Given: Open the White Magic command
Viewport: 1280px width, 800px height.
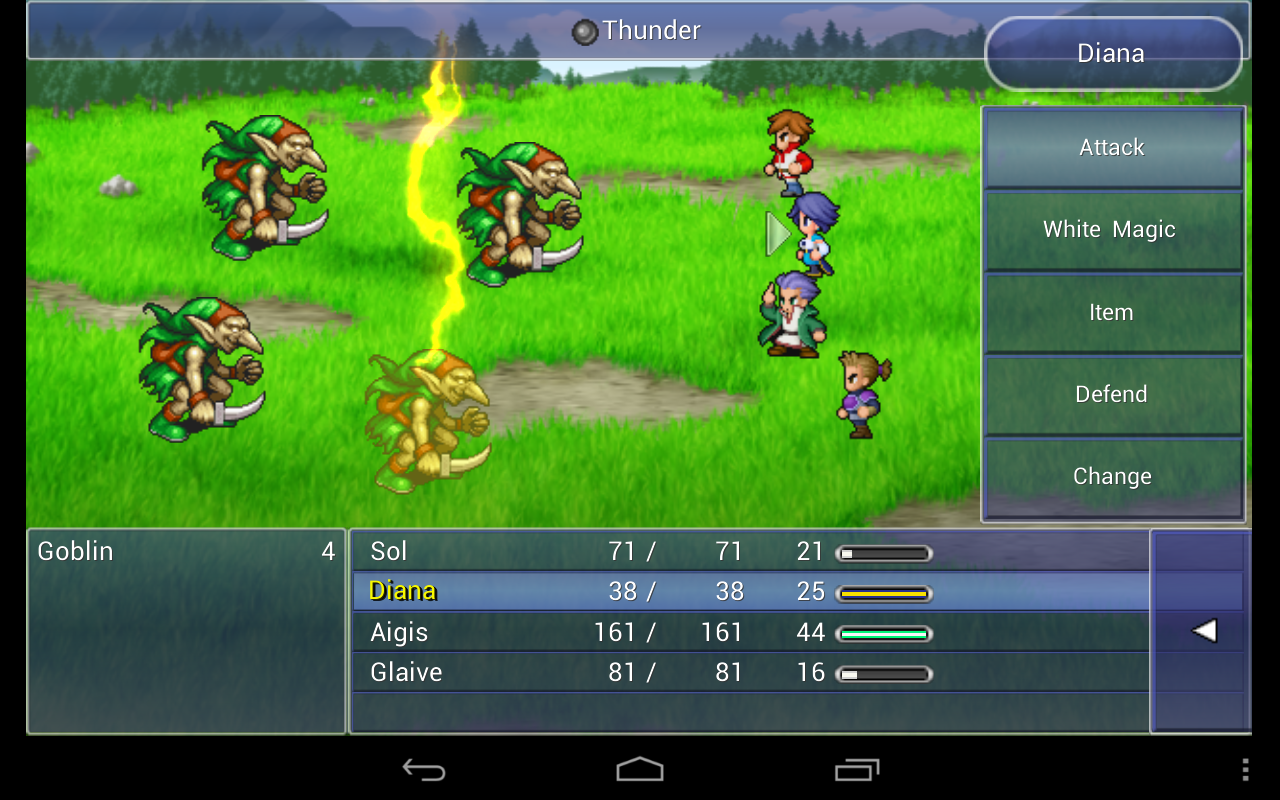Looking at the screenshot, I should 1112,229.
